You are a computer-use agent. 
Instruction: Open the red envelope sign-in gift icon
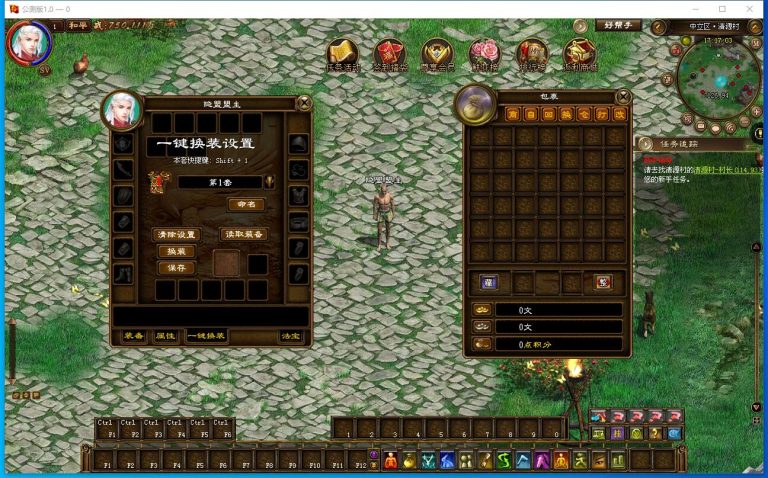click(x=389, y=54)
